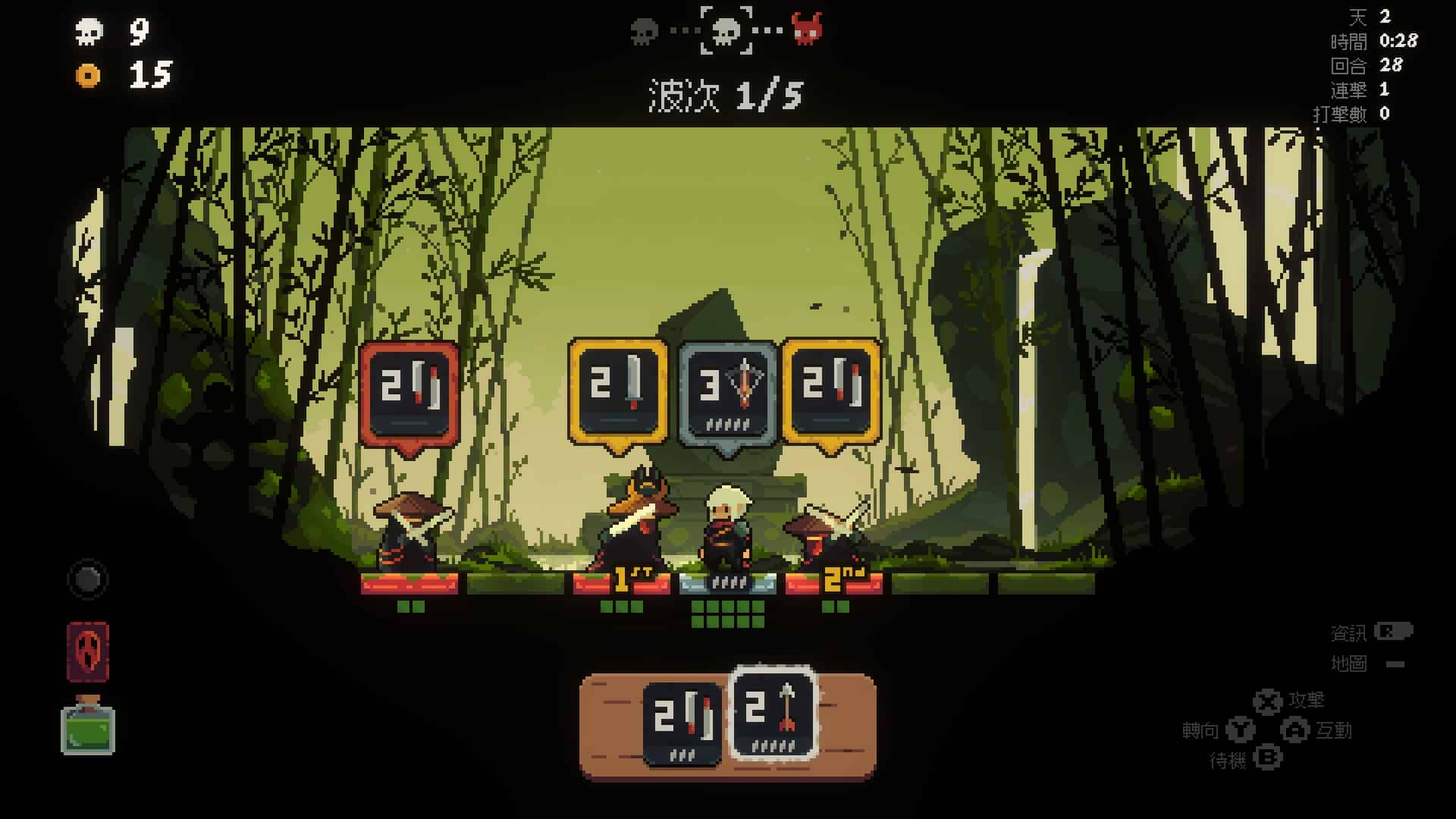This screenshot has height=819, width=1456.
Task: Click the dark orb icon
Action: point(88,580)
